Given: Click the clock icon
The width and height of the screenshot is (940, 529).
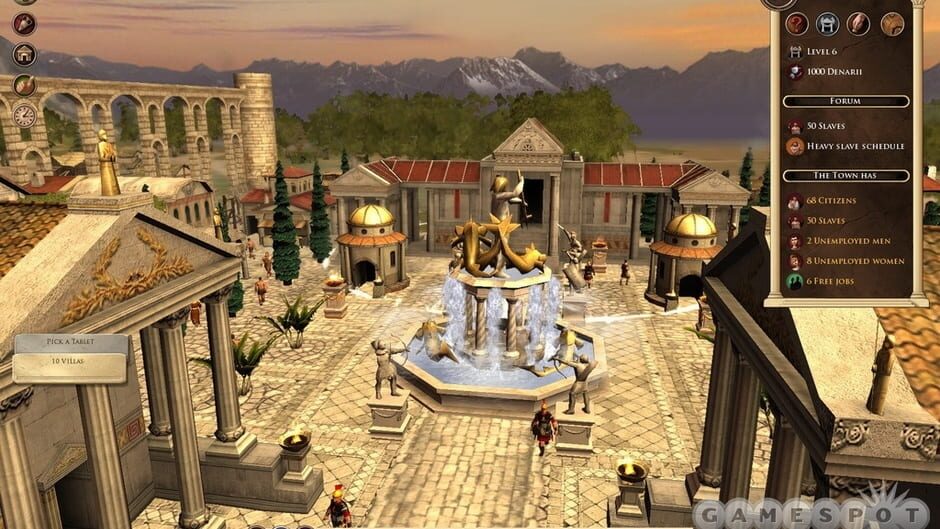Looking at the screenshot, I should (24, 115).
